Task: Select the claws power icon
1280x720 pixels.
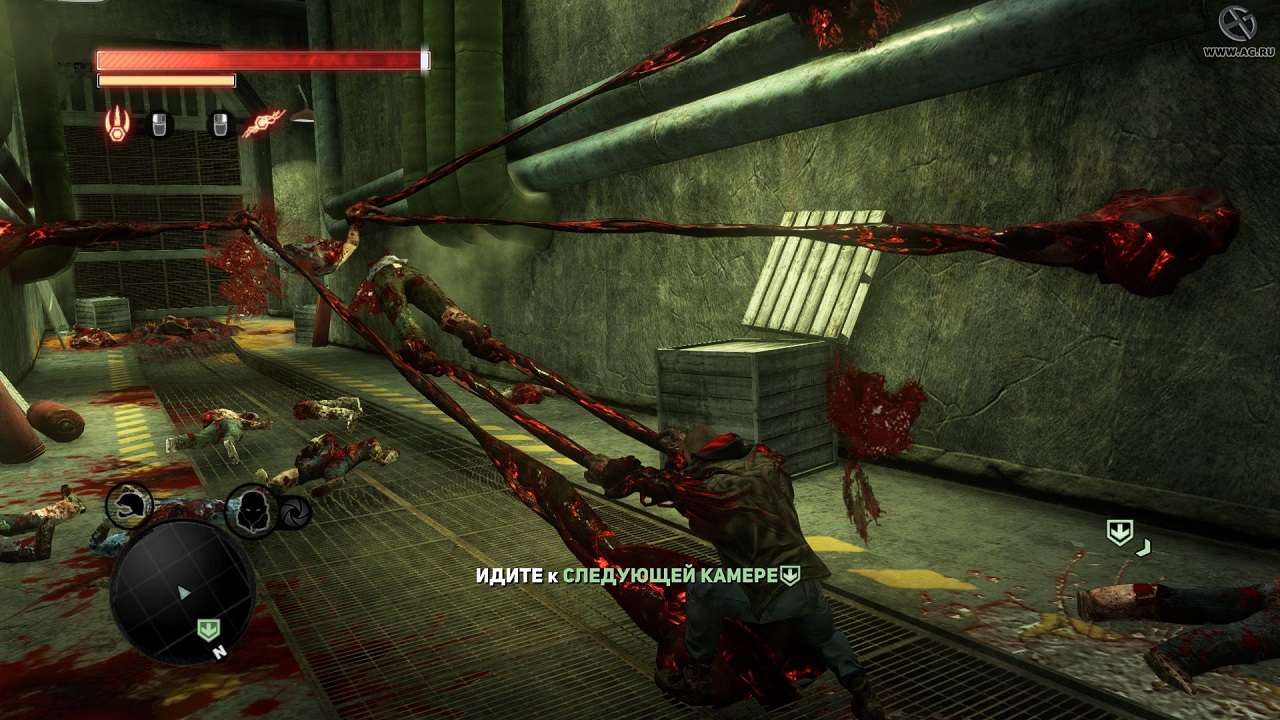Action: point(118,124)
